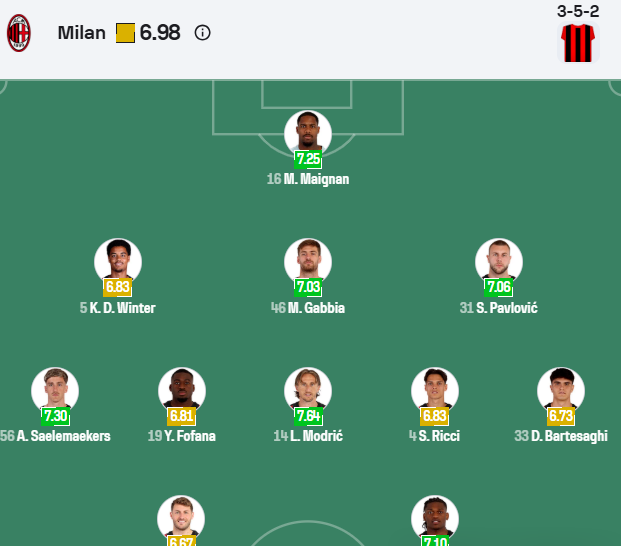621x546 pixels.
Task: Show rating info via the info icon
Action: click(x=202, y=33)
